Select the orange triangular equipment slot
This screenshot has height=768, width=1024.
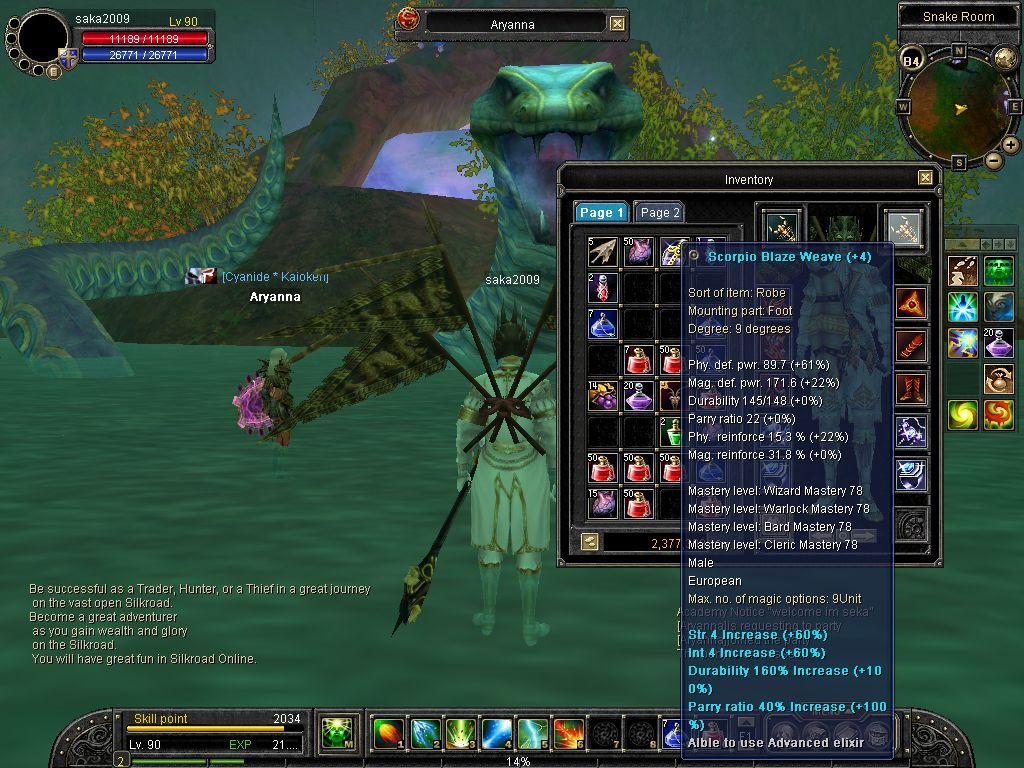click(910, 302)
